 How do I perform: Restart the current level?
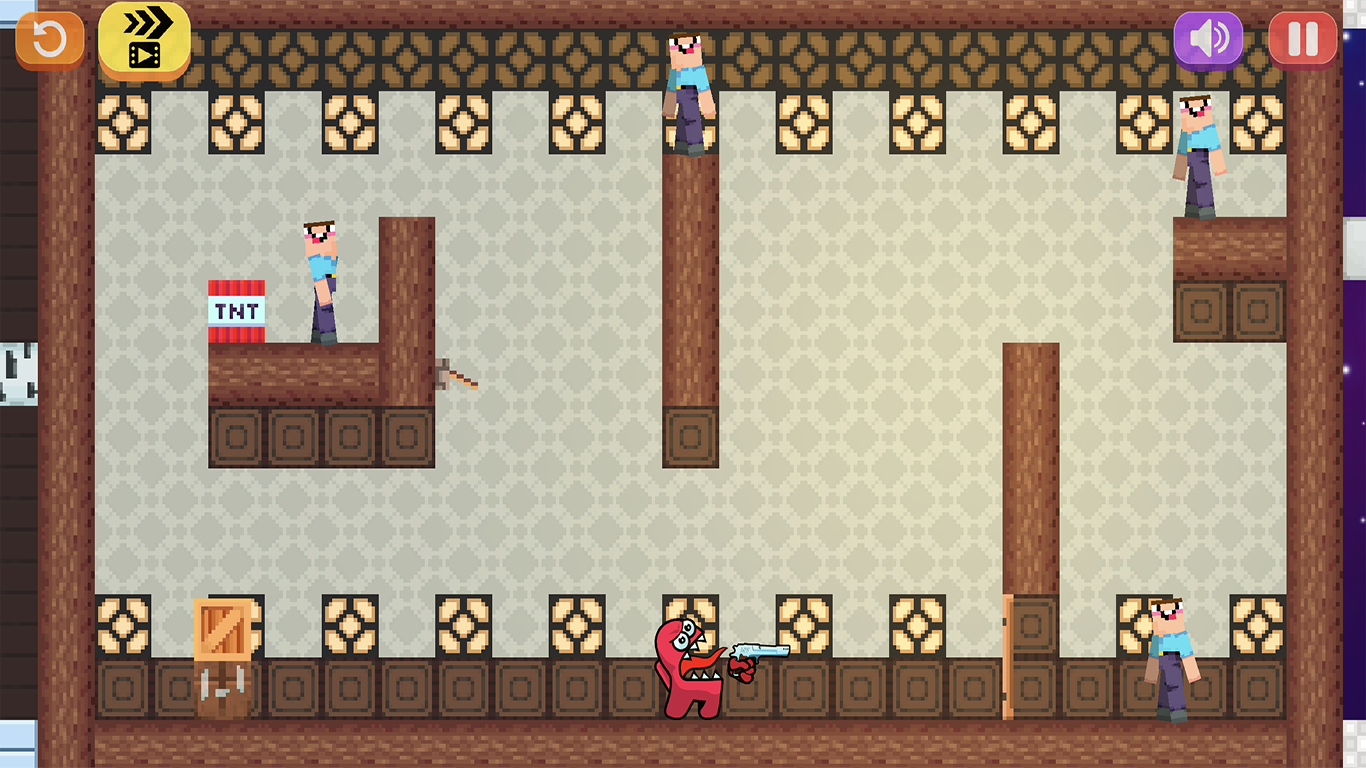(49, 38)
